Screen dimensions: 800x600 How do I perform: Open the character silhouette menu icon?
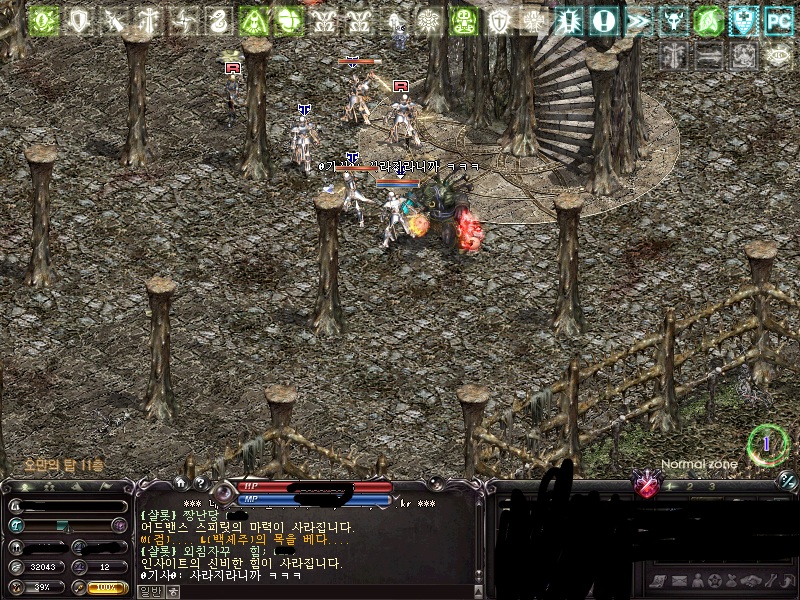[696, 580]
